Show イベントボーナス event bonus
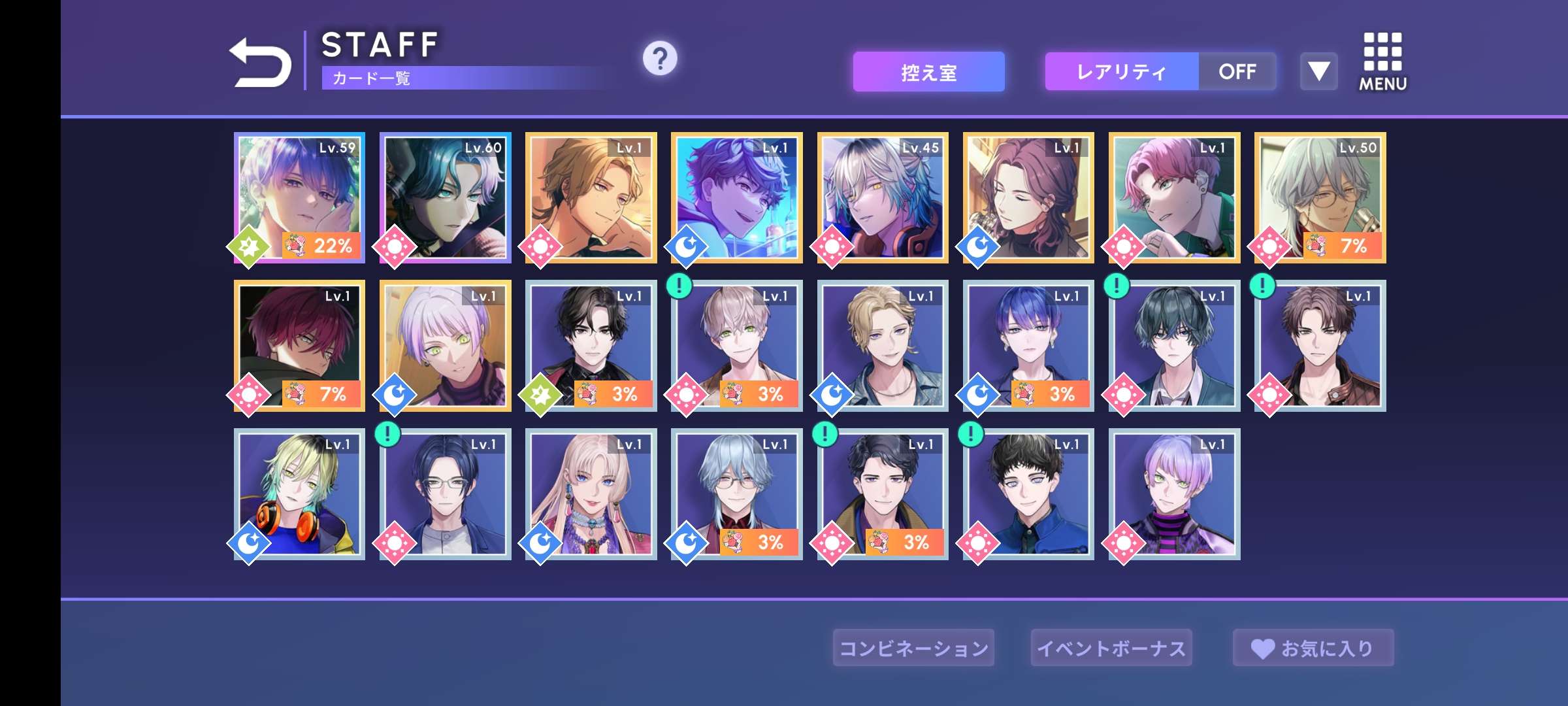Viewport: 1568px width, 706px height. point(1111,648)
